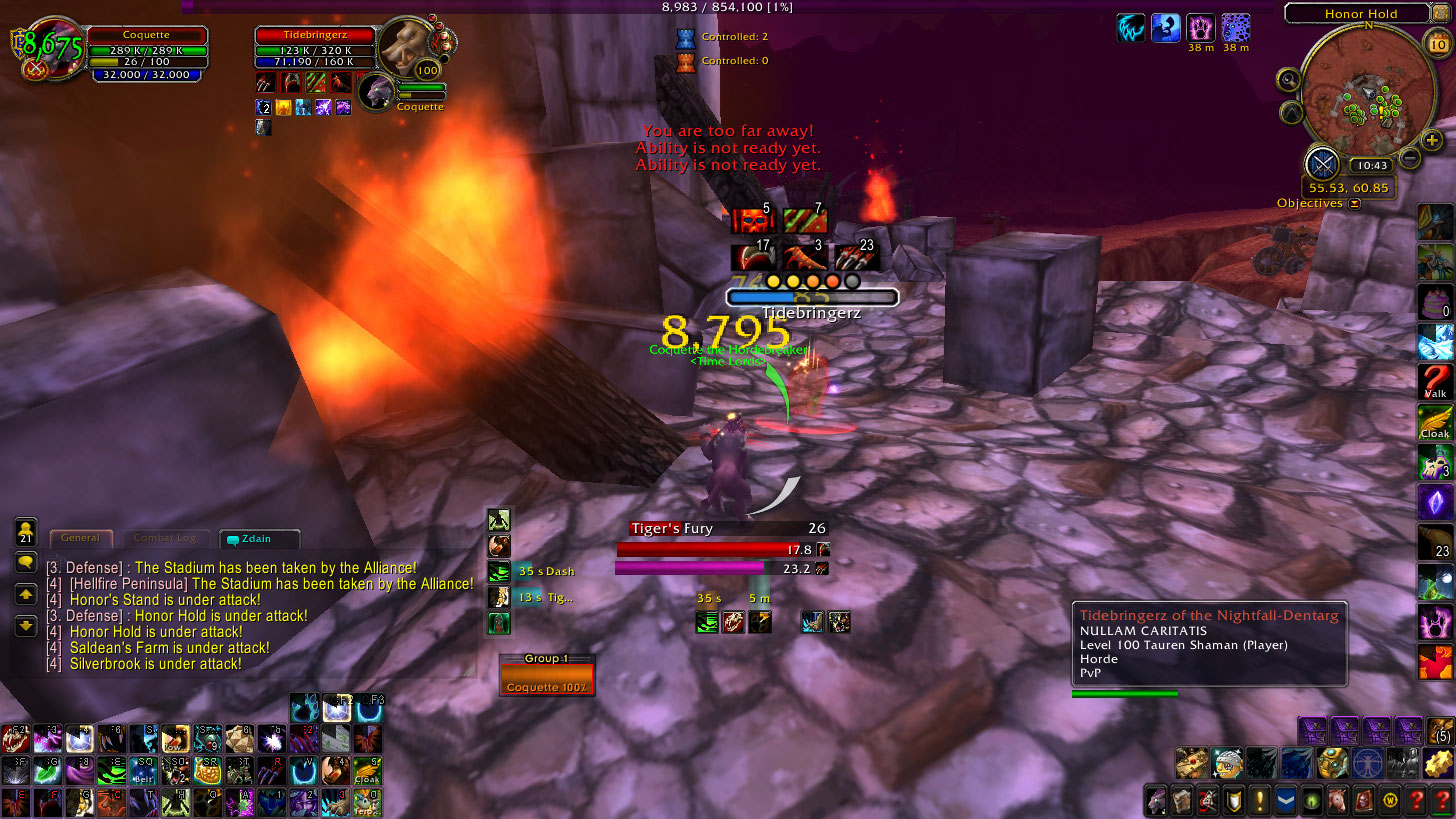1456x819 pixels.
Task: Select the Zdain whisper tab
Action: pos(259,539)
